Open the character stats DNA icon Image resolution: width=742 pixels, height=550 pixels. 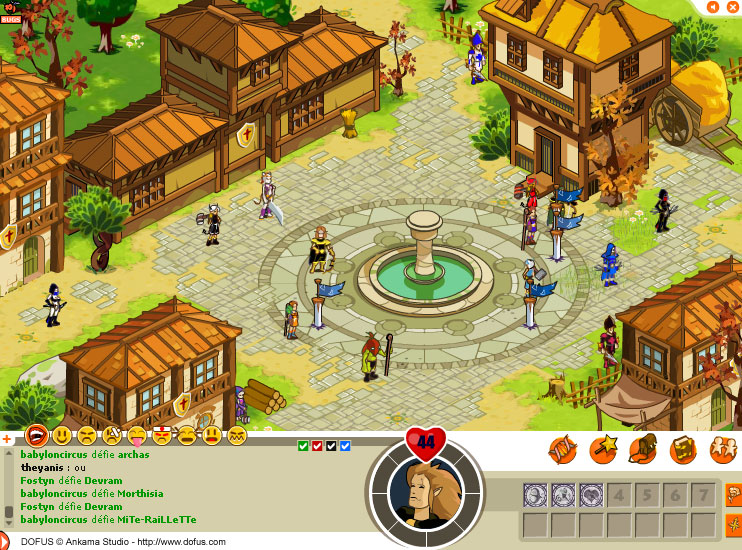coord(563,450)
